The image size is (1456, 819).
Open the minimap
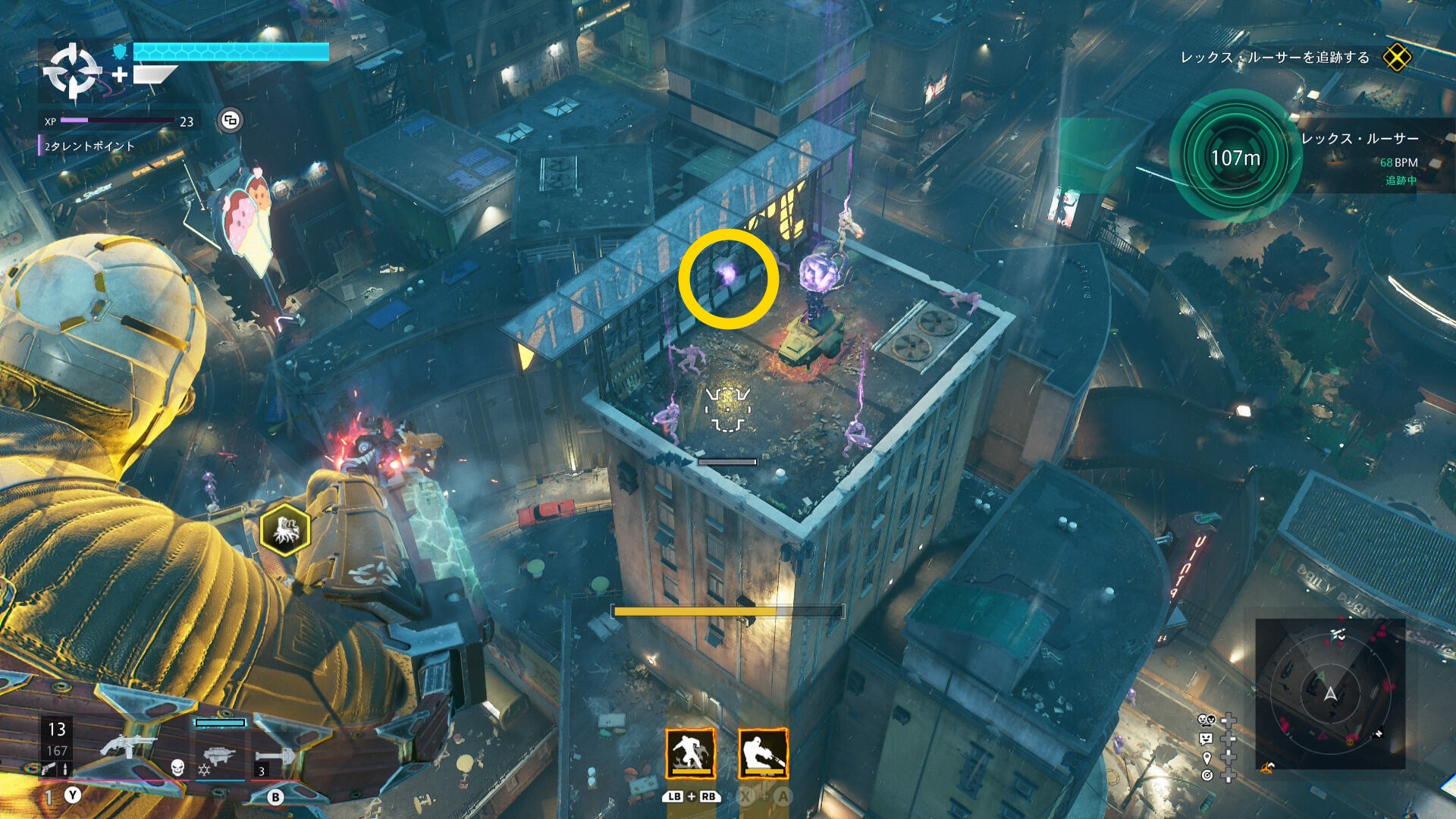click(1330, 693)
